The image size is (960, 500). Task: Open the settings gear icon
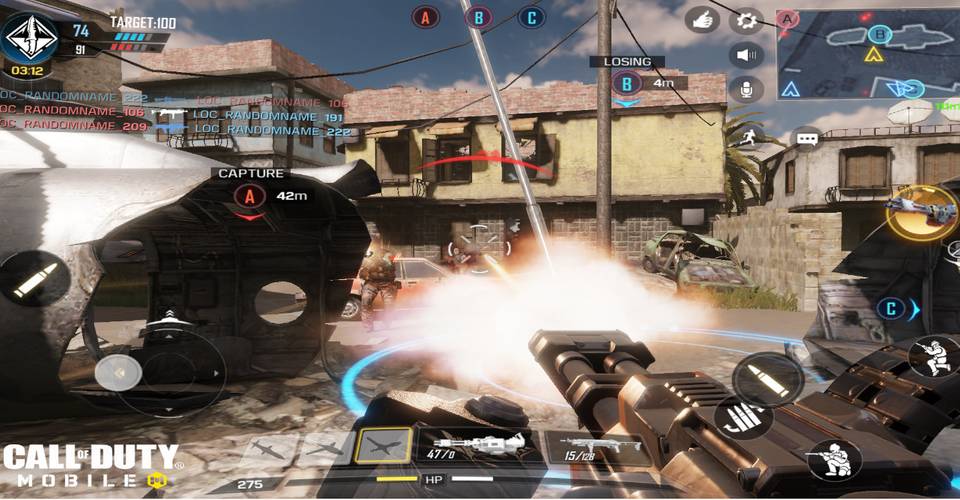click(x=746, y=19)
